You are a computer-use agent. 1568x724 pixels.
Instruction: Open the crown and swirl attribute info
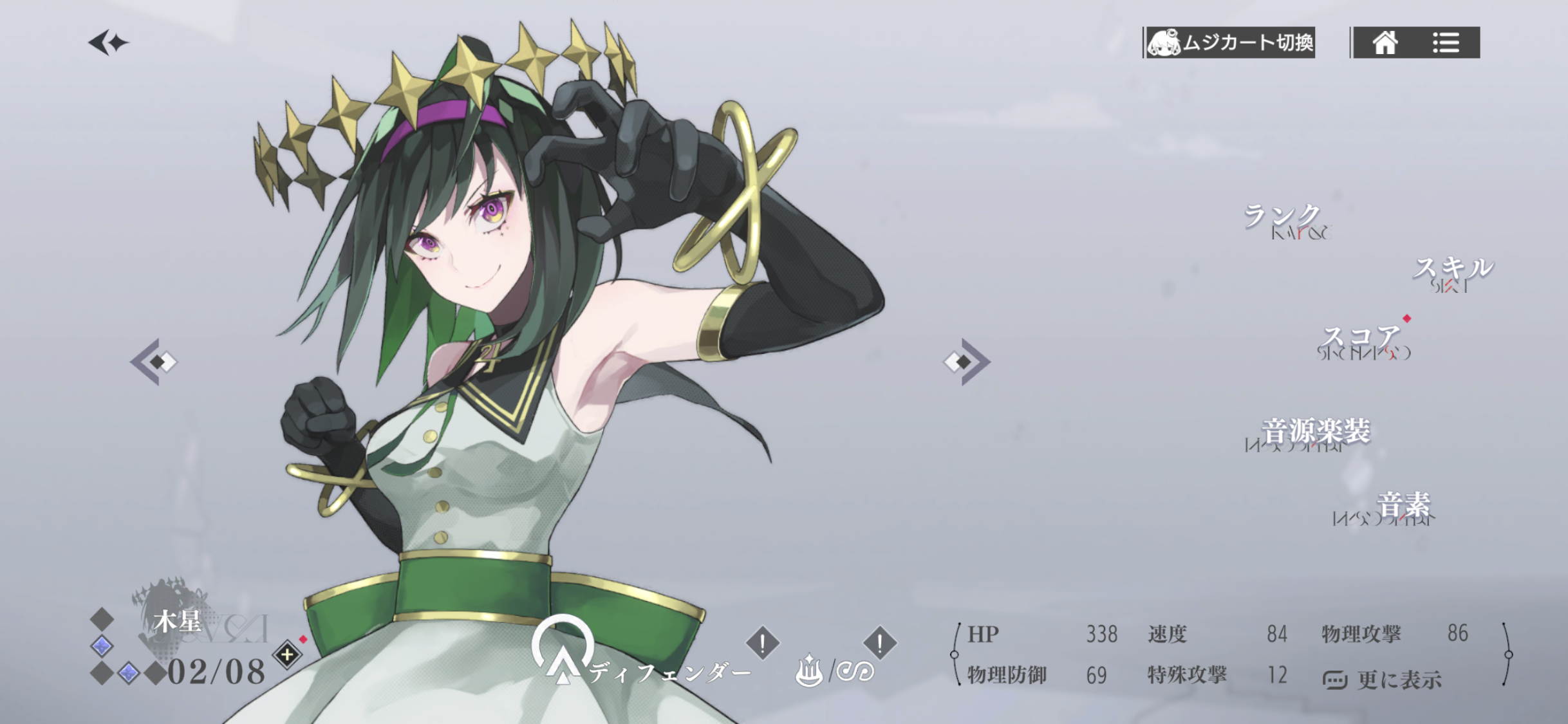[835, 671]
